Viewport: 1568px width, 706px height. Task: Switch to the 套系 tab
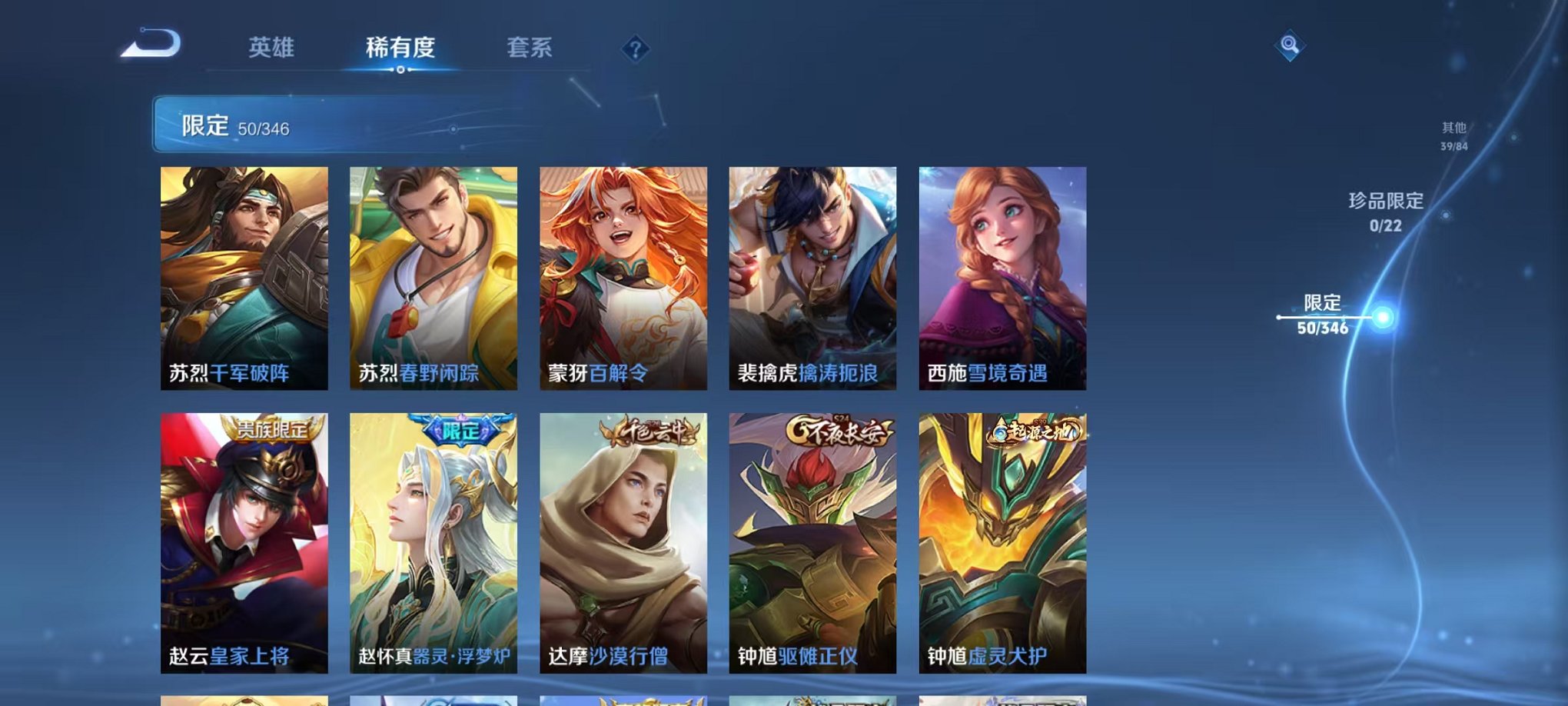[529, 48]
